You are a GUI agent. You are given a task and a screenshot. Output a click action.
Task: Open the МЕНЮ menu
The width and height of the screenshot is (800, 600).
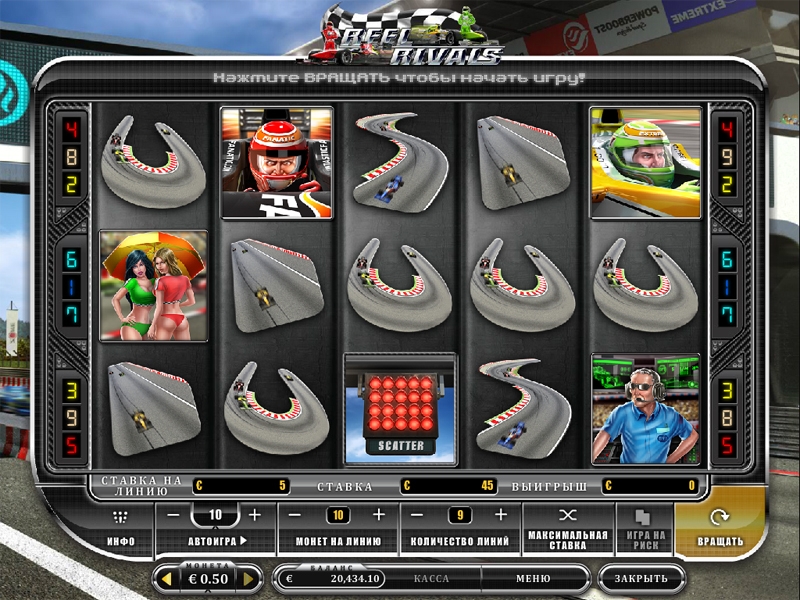[x=533, y=579]
